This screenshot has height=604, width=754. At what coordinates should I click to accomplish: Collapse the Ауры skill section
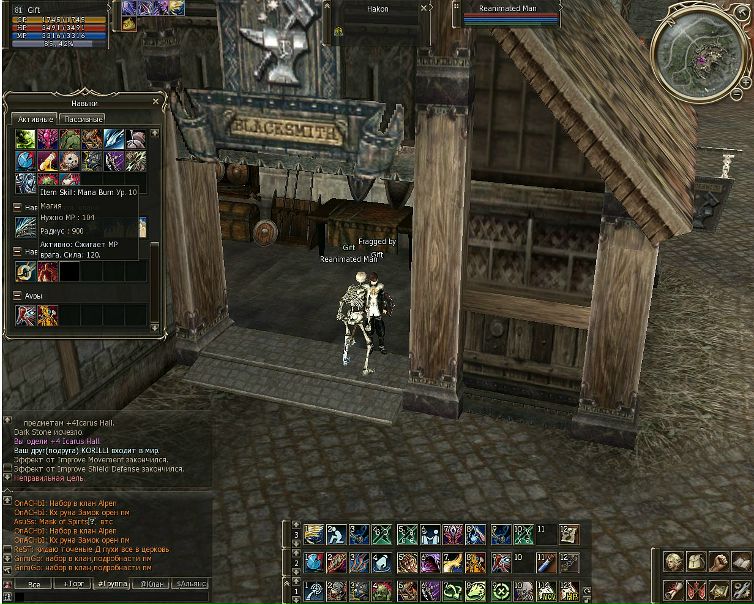coord(17,296)
